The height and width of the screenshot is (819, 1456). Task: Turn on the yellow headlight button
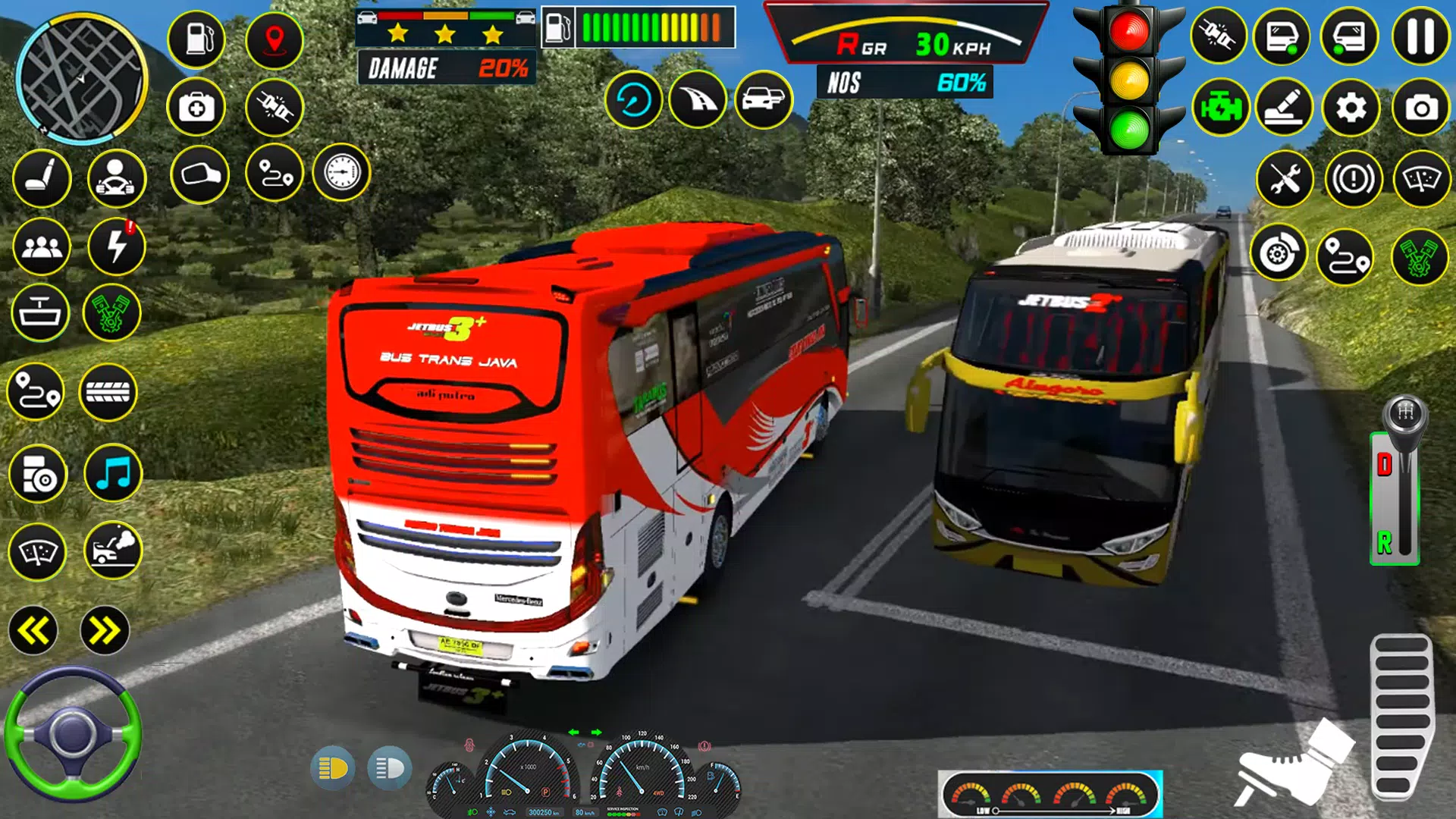(x=332, y=768)
